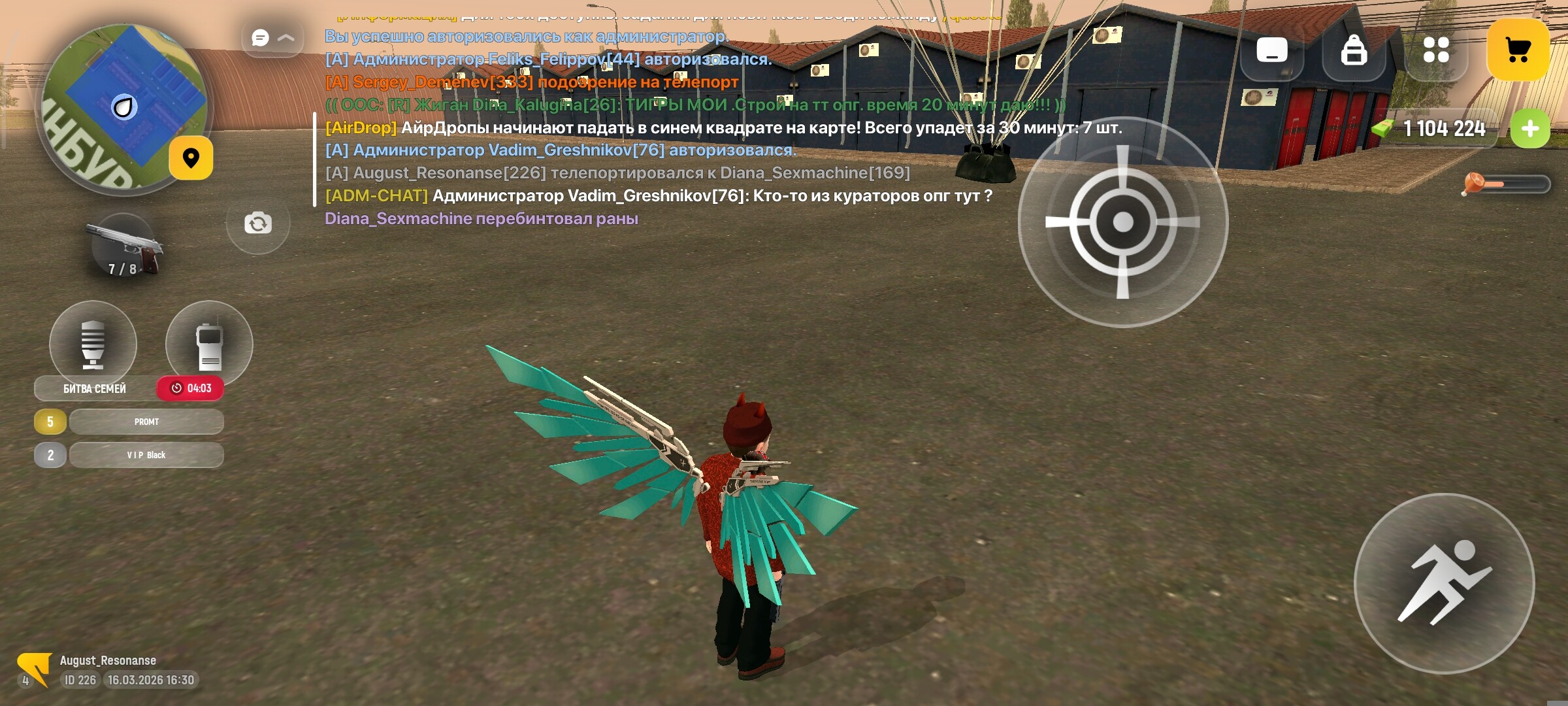Activate the VIP Black perk

(x=145, y=454)
